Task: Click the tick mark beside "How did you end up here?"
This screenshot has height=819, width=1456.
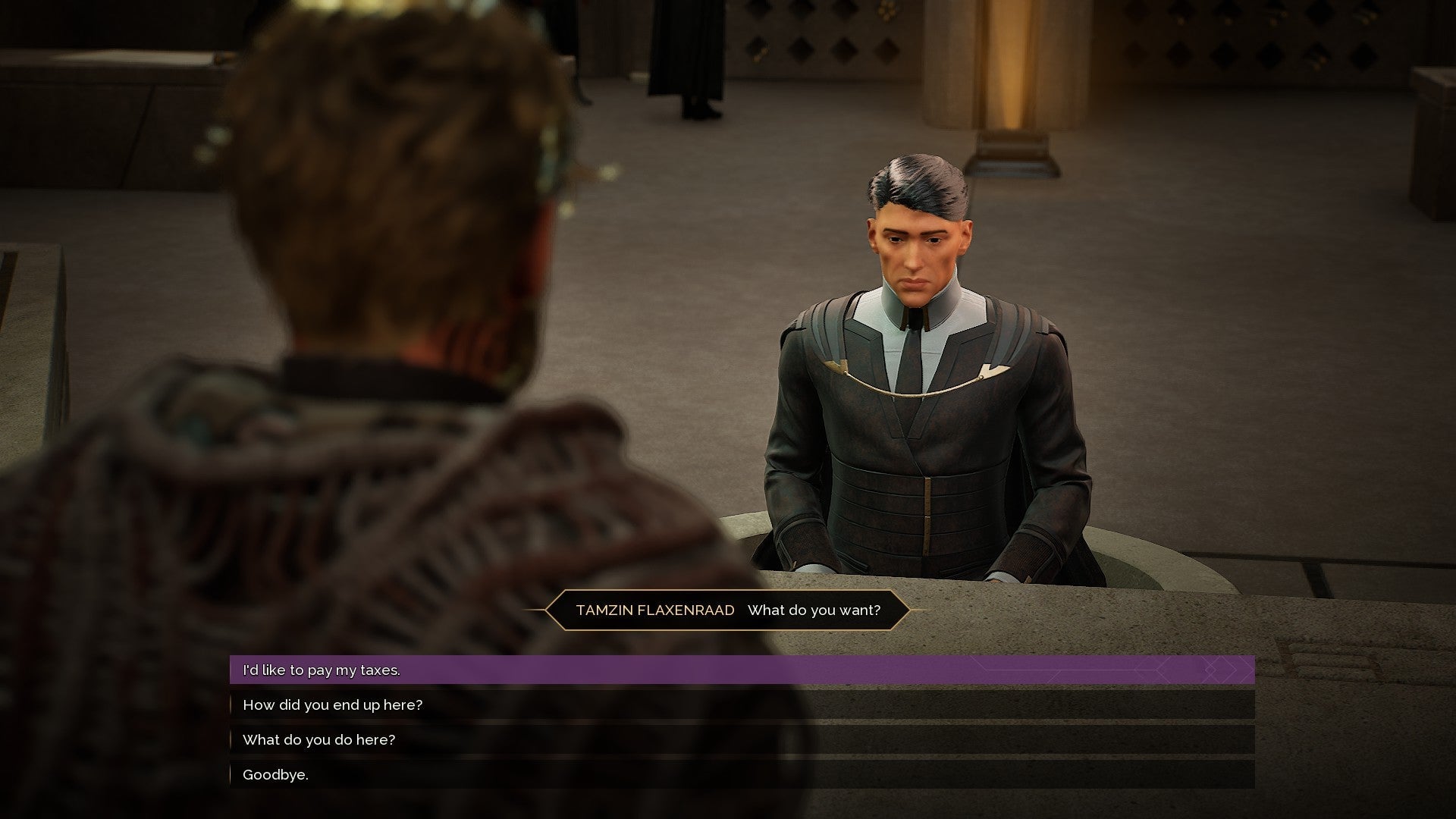Action: pyautogui.click(x=231, y=705)
